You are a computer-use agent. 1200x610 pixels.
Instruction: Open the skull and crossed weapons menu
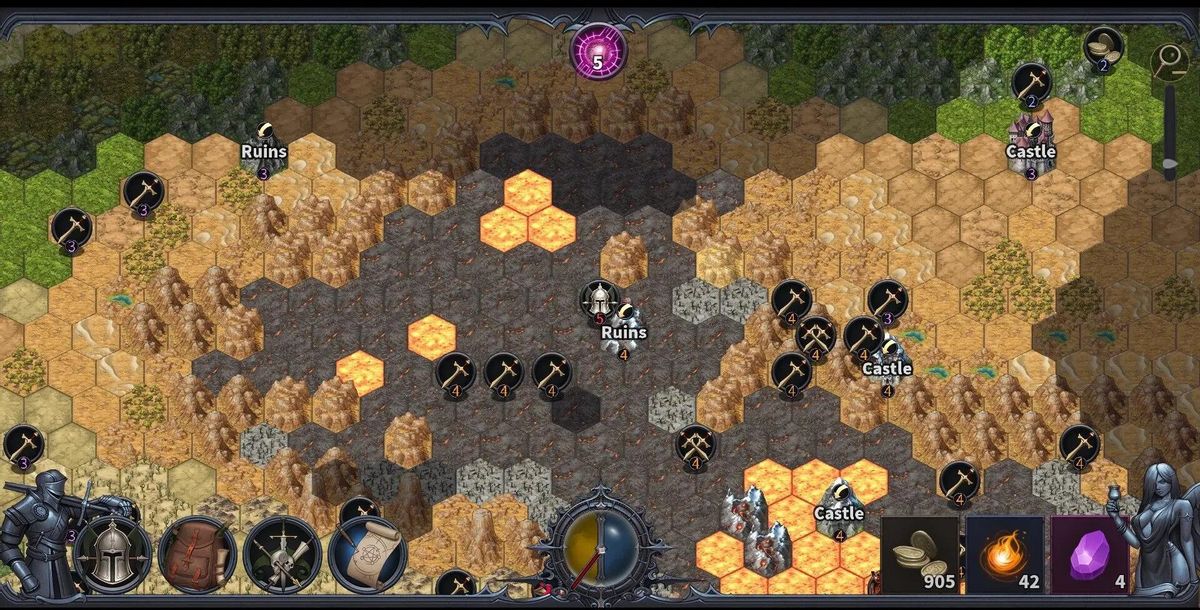coord(281,554)
